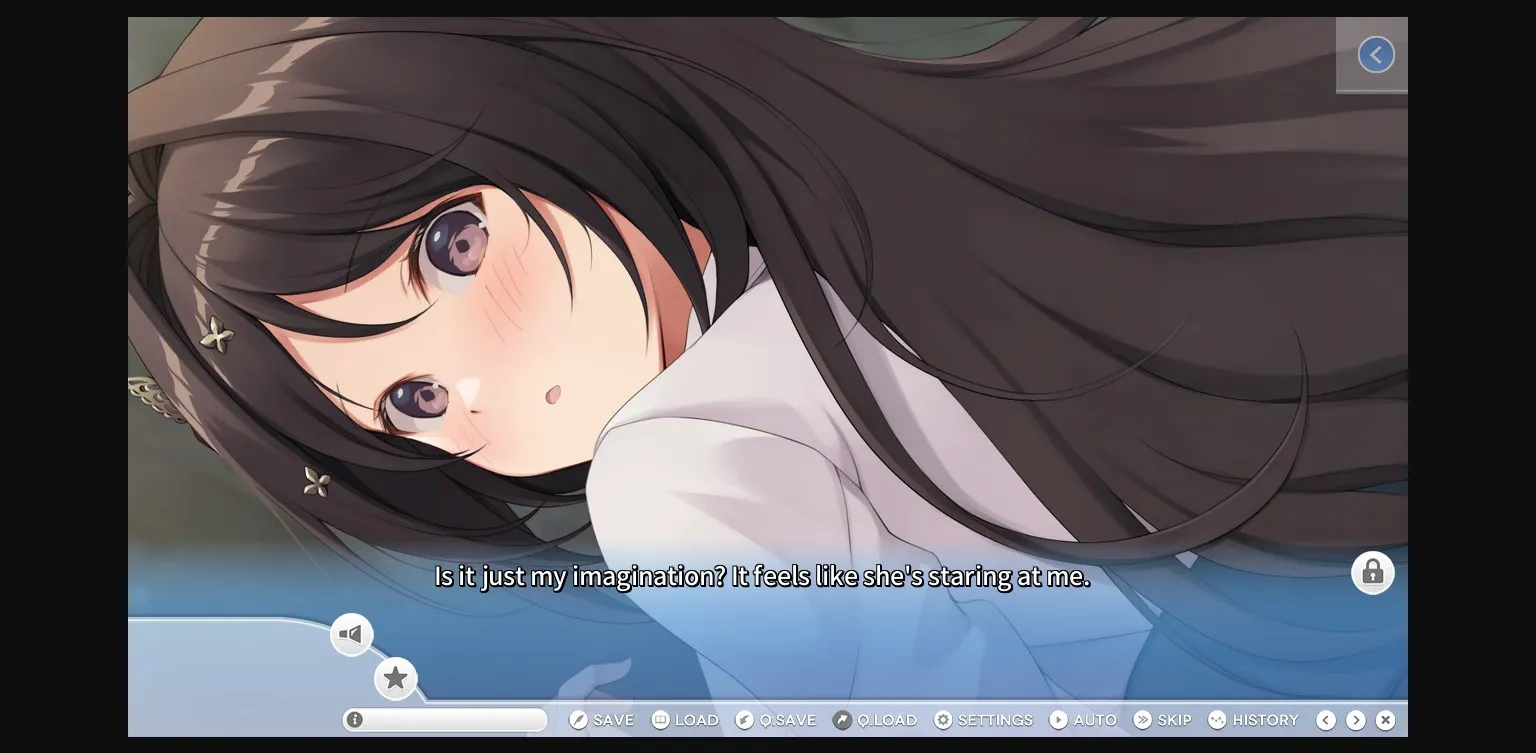The image size is (1536, 753).
Task: Go to the previous line with the left chevron
Action: (x=1326, y=719)
